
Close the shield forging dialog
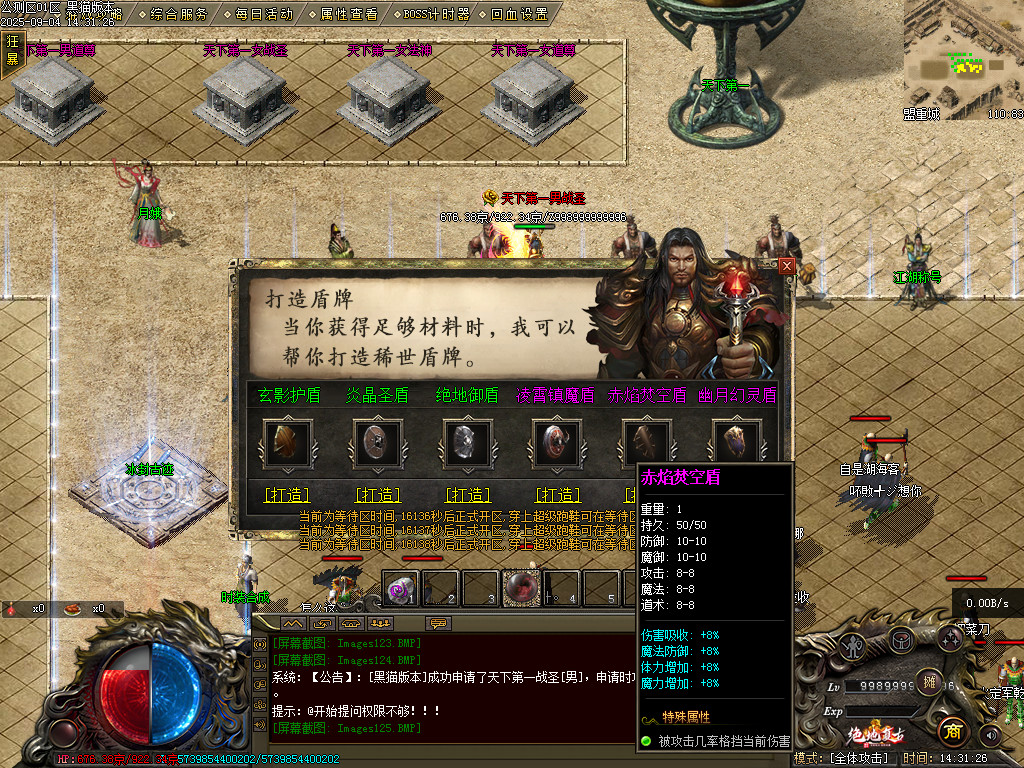tap(787, 266)
